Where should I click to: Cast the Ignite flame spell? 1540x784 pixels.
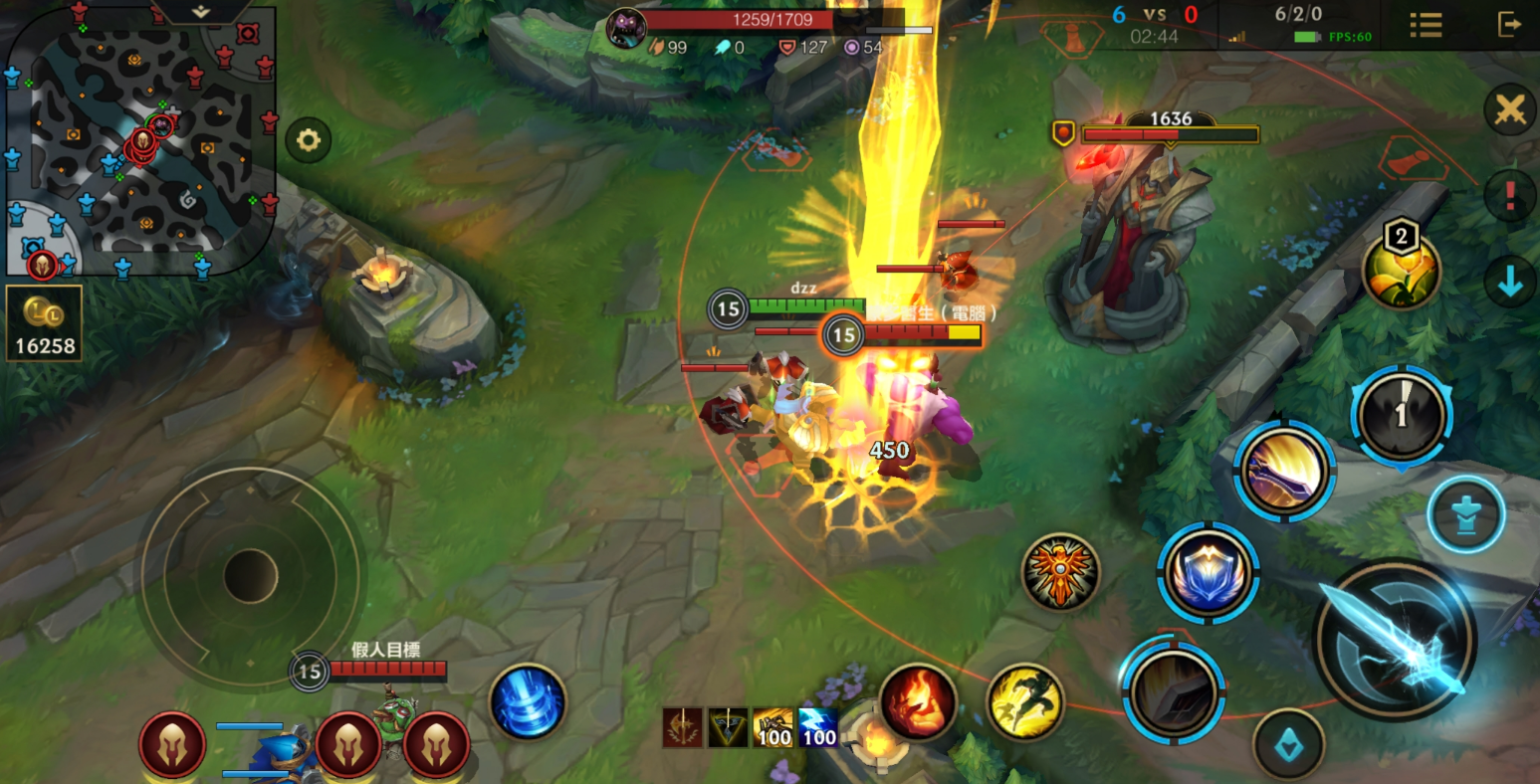click(x=918, y=702)
